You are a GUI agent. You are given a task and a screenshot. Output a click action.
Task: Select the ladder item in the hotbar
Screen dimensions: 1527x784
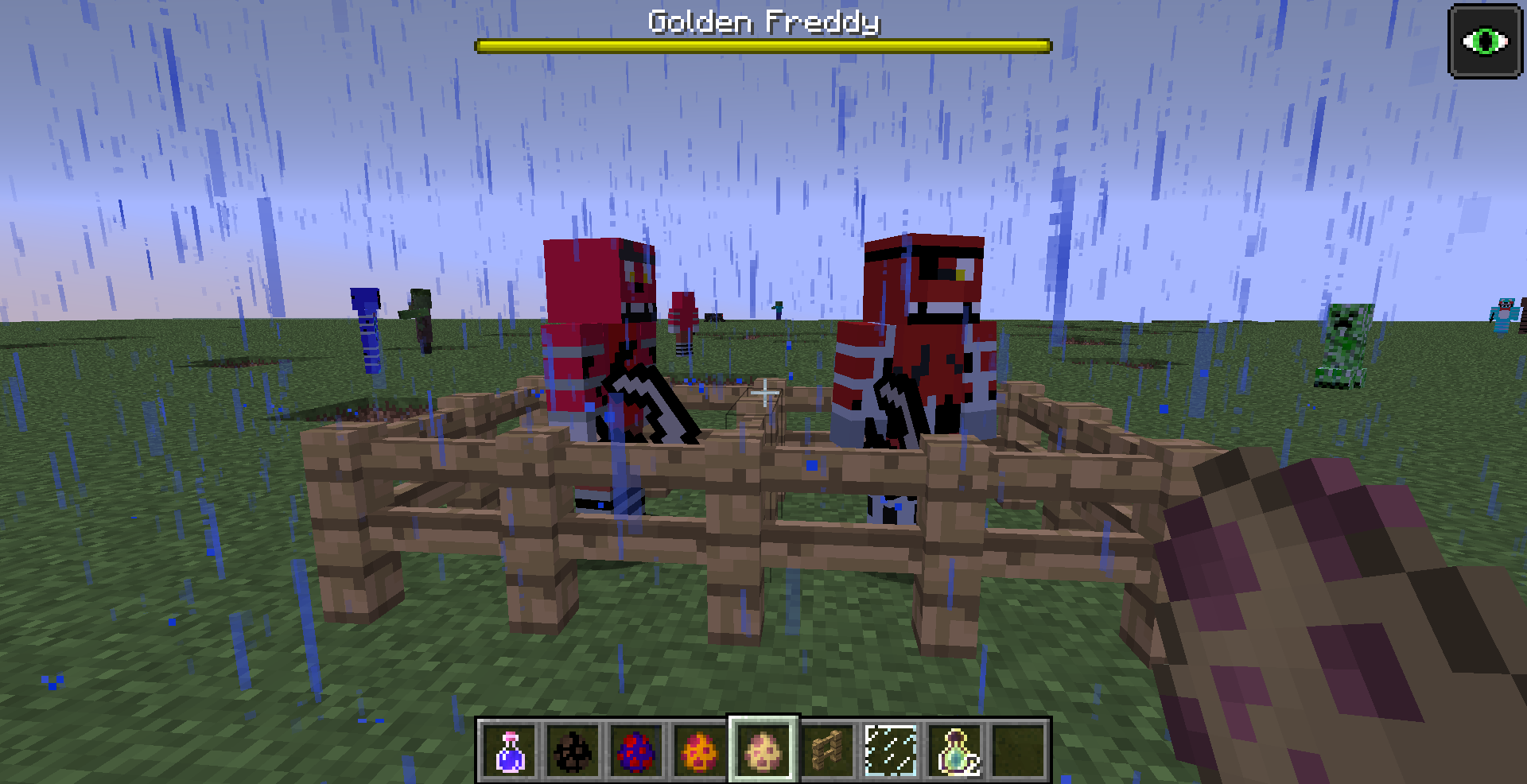[x=827, y=747]
